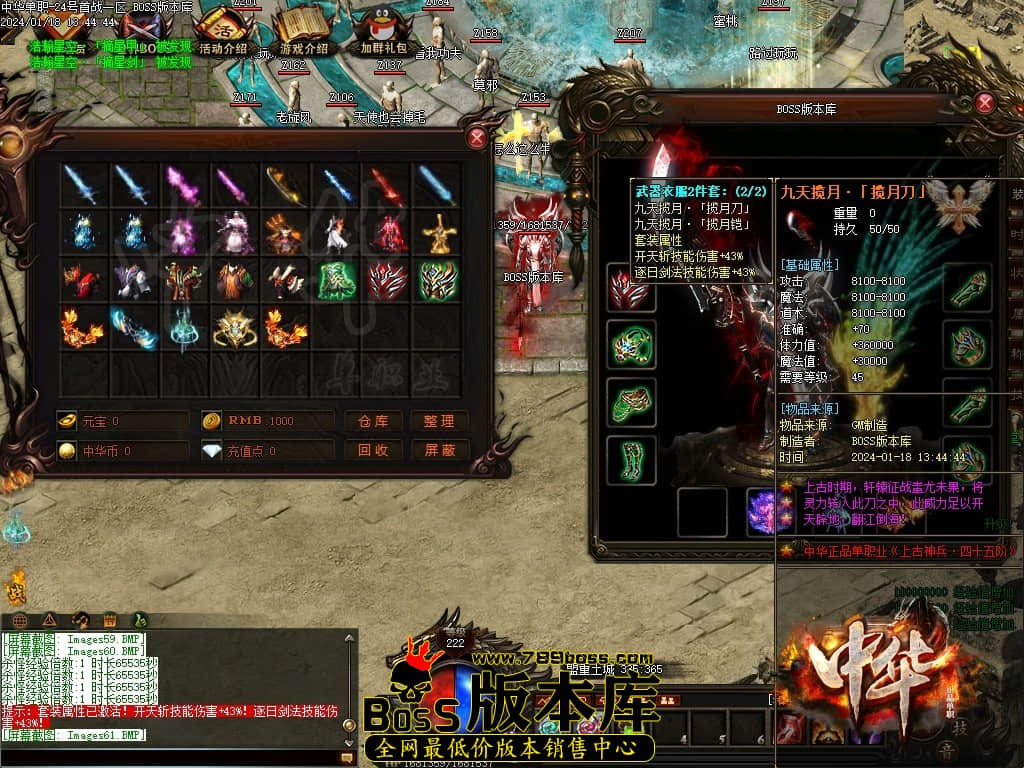1024x768 pixels.
Task: Pick the white-robed female outfit item
Action: click(233, 233)
